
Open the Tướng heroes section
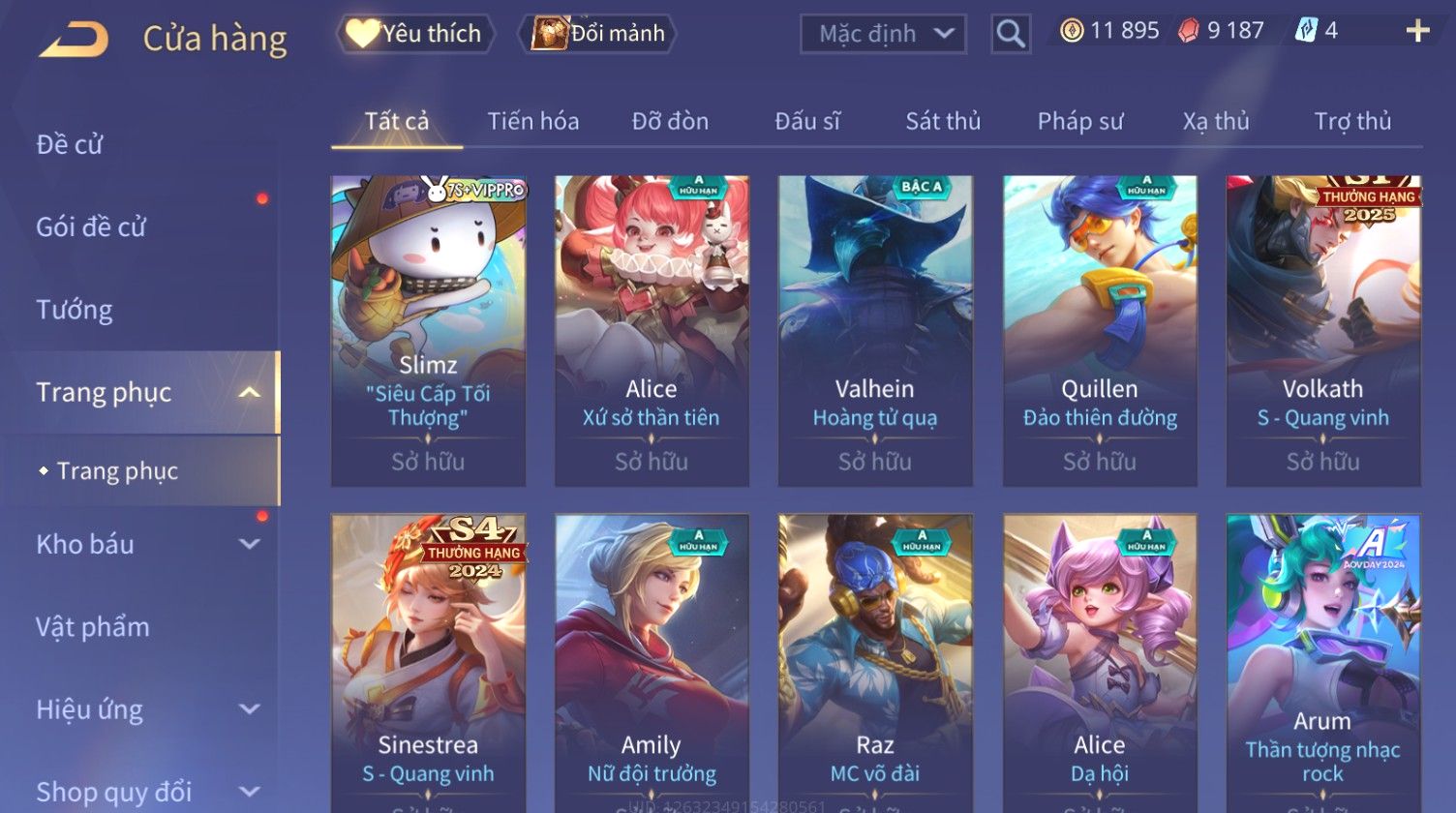(75, 310)
